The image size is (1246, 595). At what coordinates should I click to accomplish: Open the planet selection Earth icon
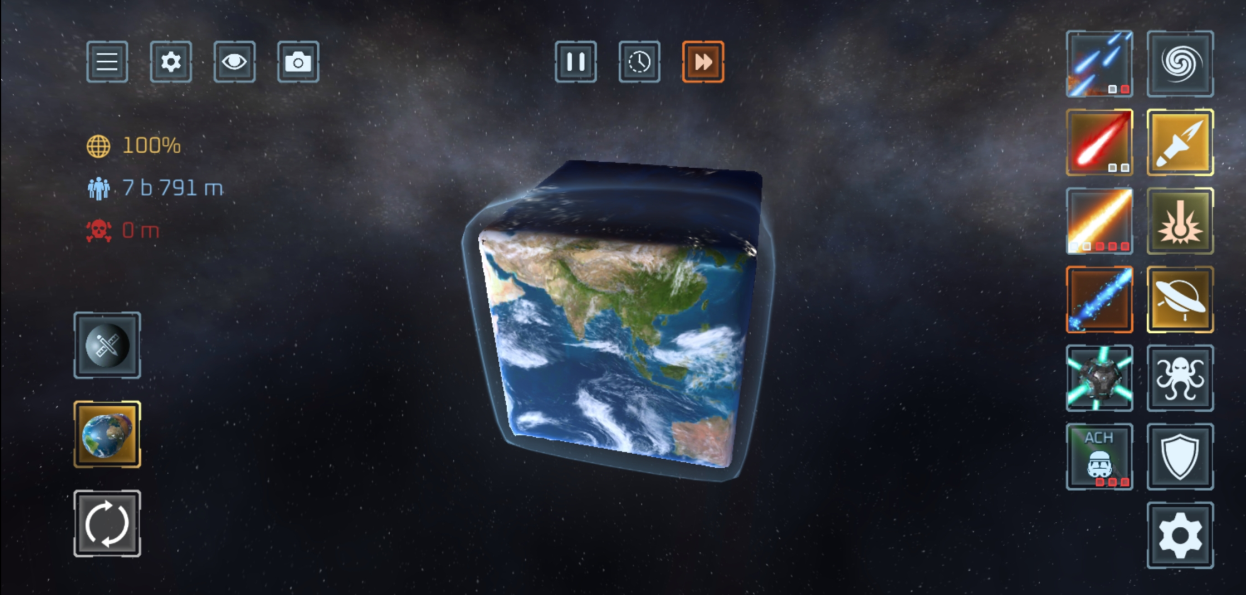tap(107, 435)
